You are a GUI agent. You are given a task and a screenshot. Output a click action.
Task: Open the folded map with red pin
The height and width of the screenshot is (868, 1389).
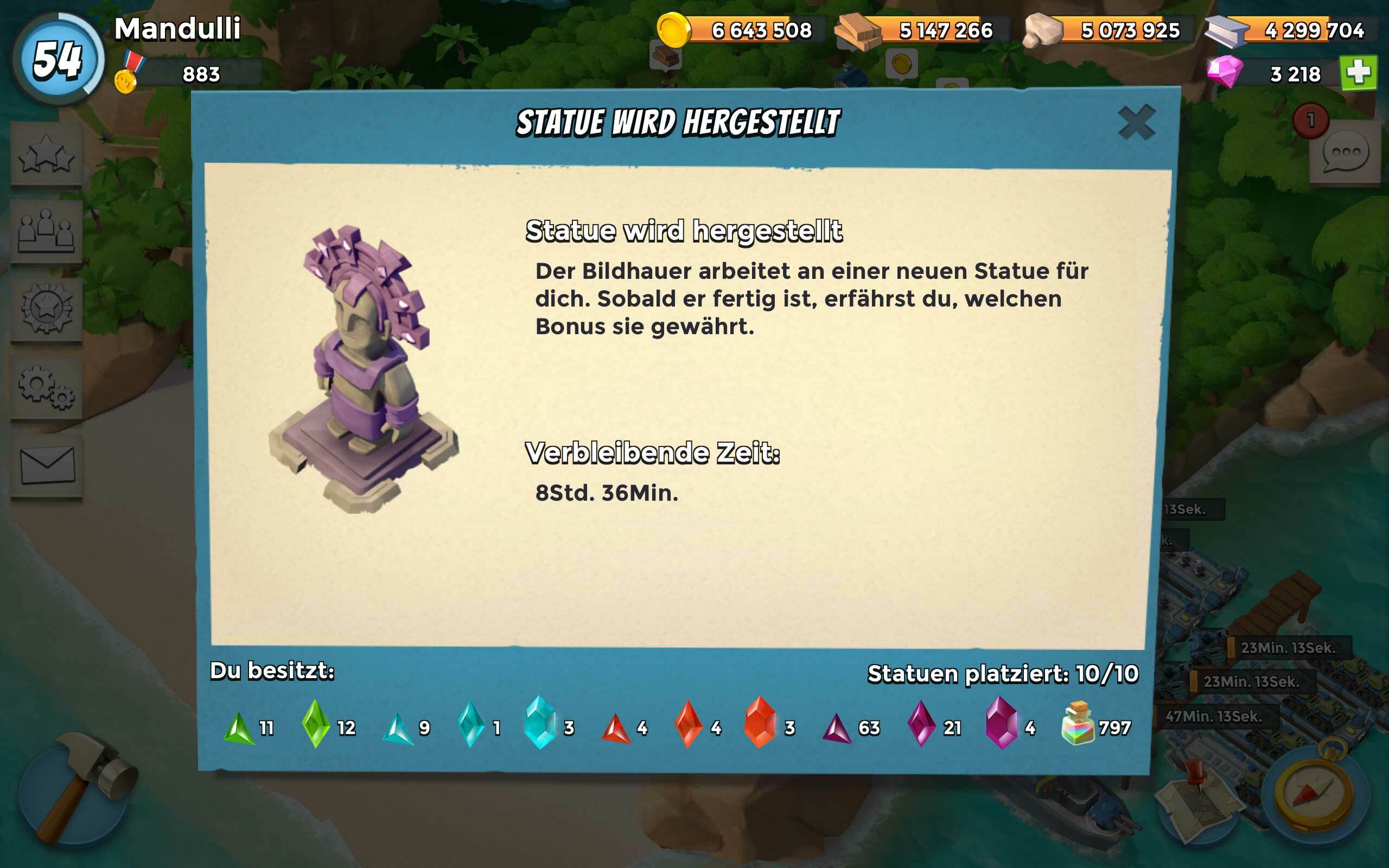coord(1197,798)
